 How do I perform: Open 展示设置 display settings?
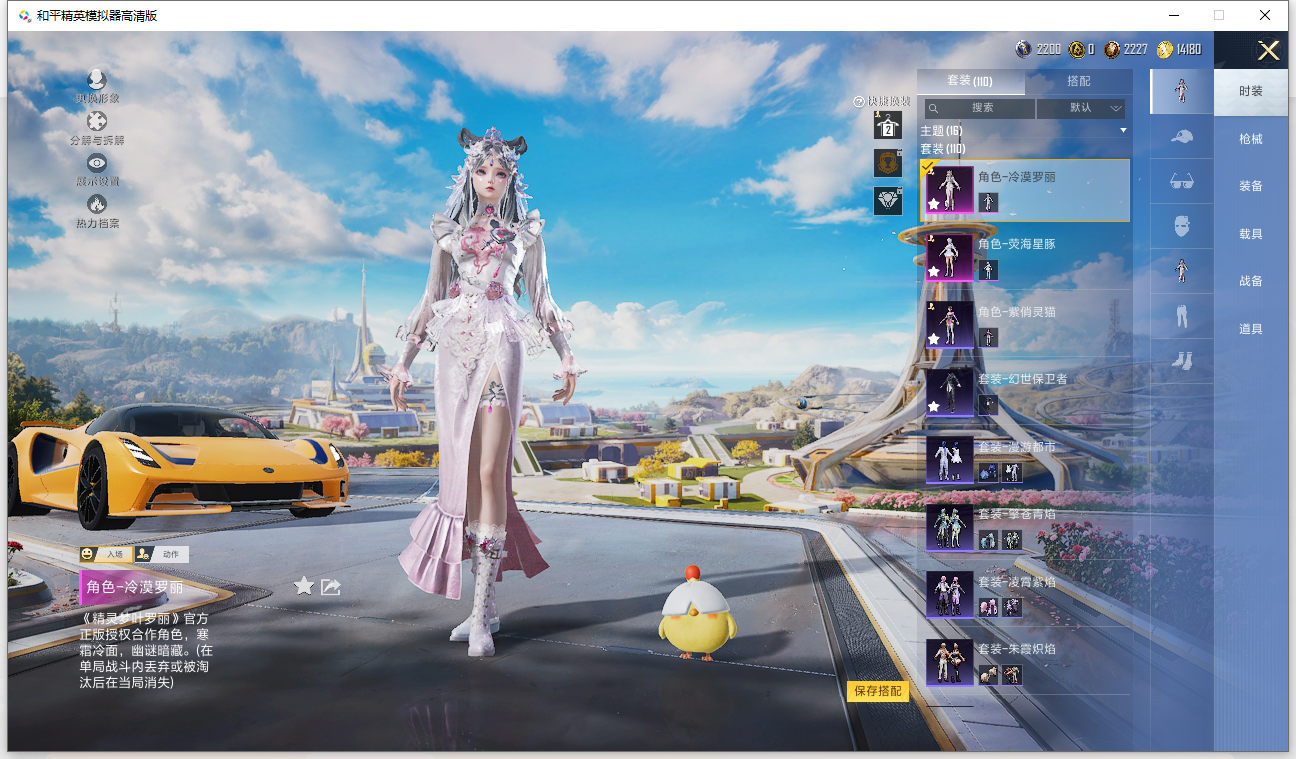[97, 169]
